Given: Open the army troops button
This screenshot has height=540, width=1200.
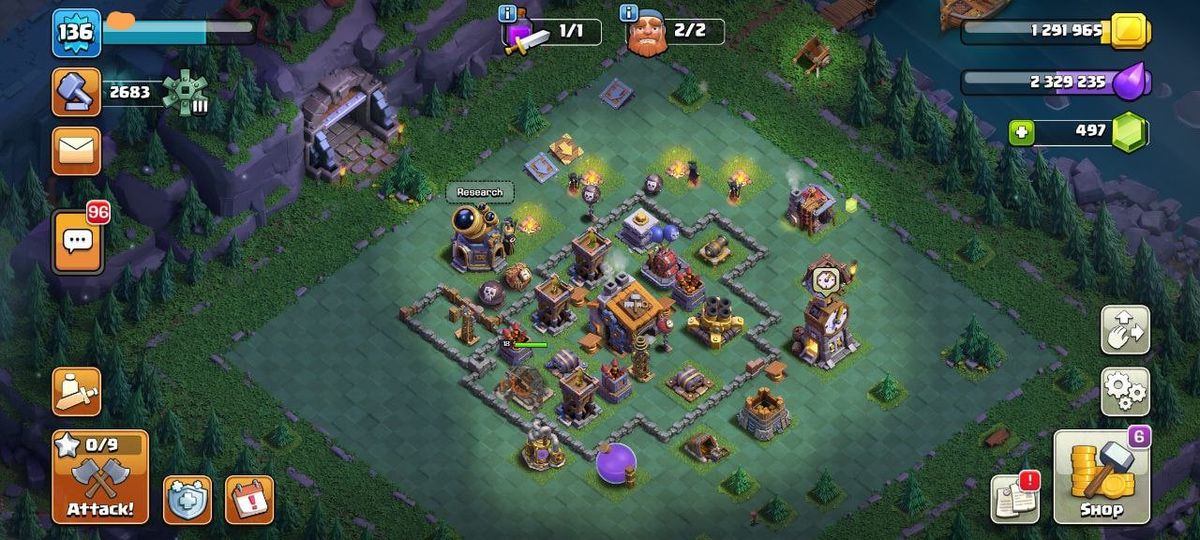Looking at the screenshot, I should pyautogui.click(x=76, y=392).
